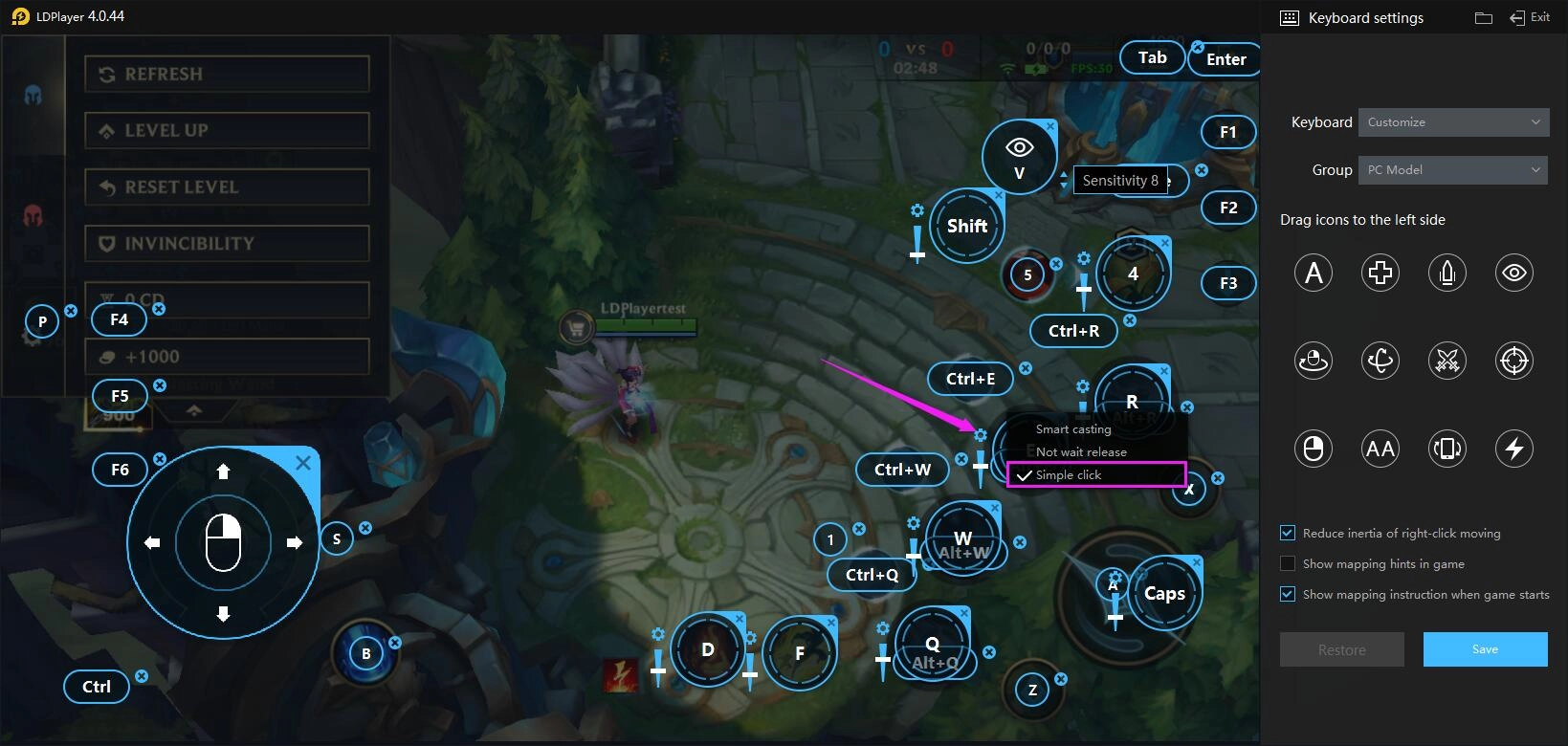Select Smart casting from the context menu

click(1072, 428)
